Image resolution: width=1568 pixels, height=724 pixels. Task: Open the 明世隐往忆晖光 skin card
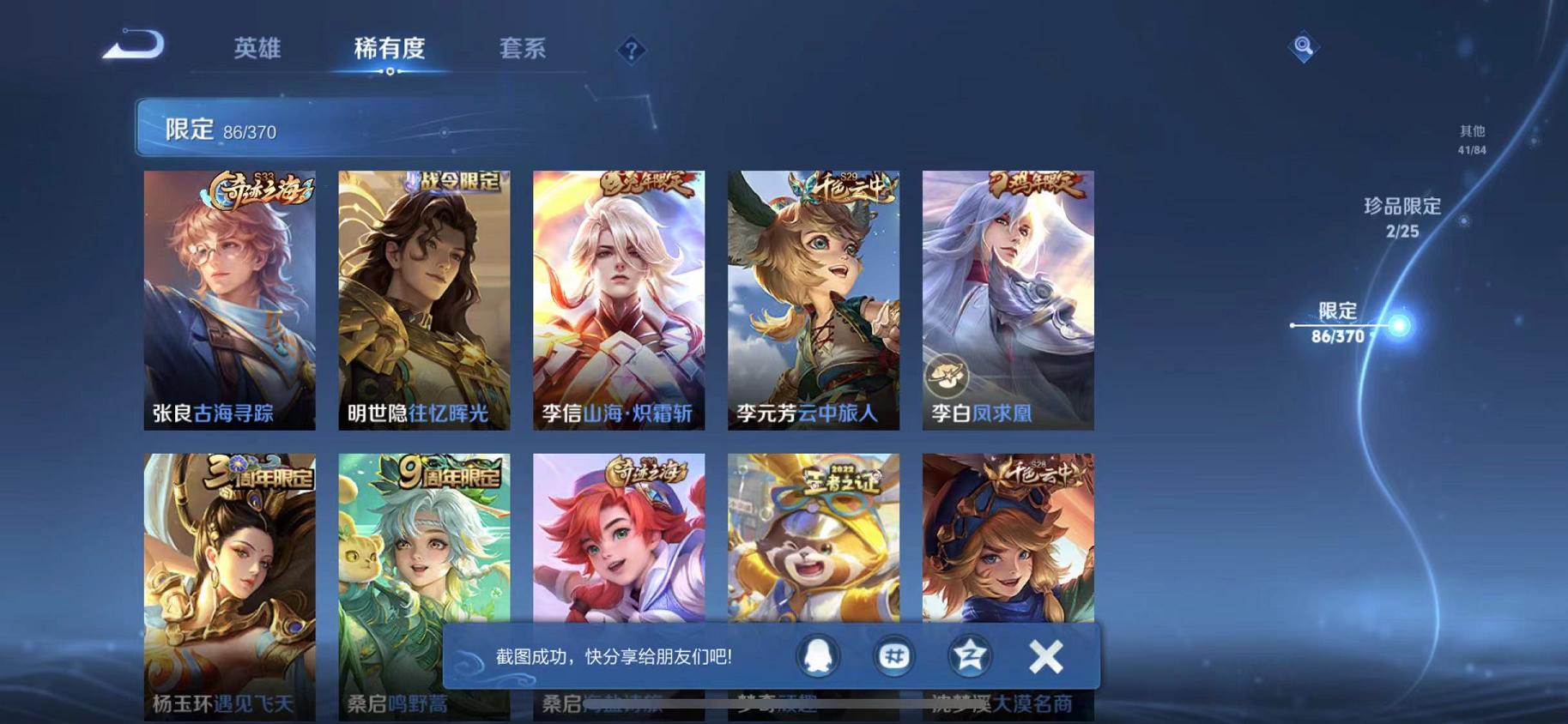[x=423, y=300]
